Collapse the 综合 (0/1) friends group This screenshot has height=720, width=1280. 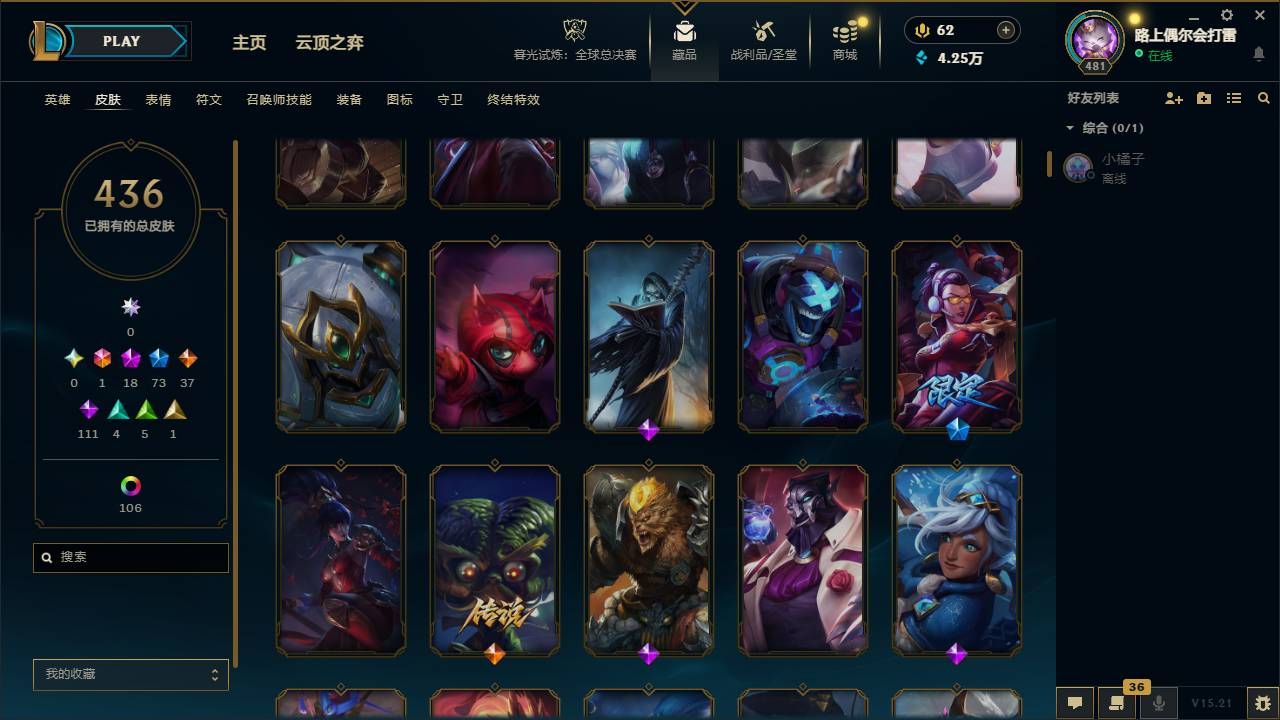click(x=1070, y=128)
